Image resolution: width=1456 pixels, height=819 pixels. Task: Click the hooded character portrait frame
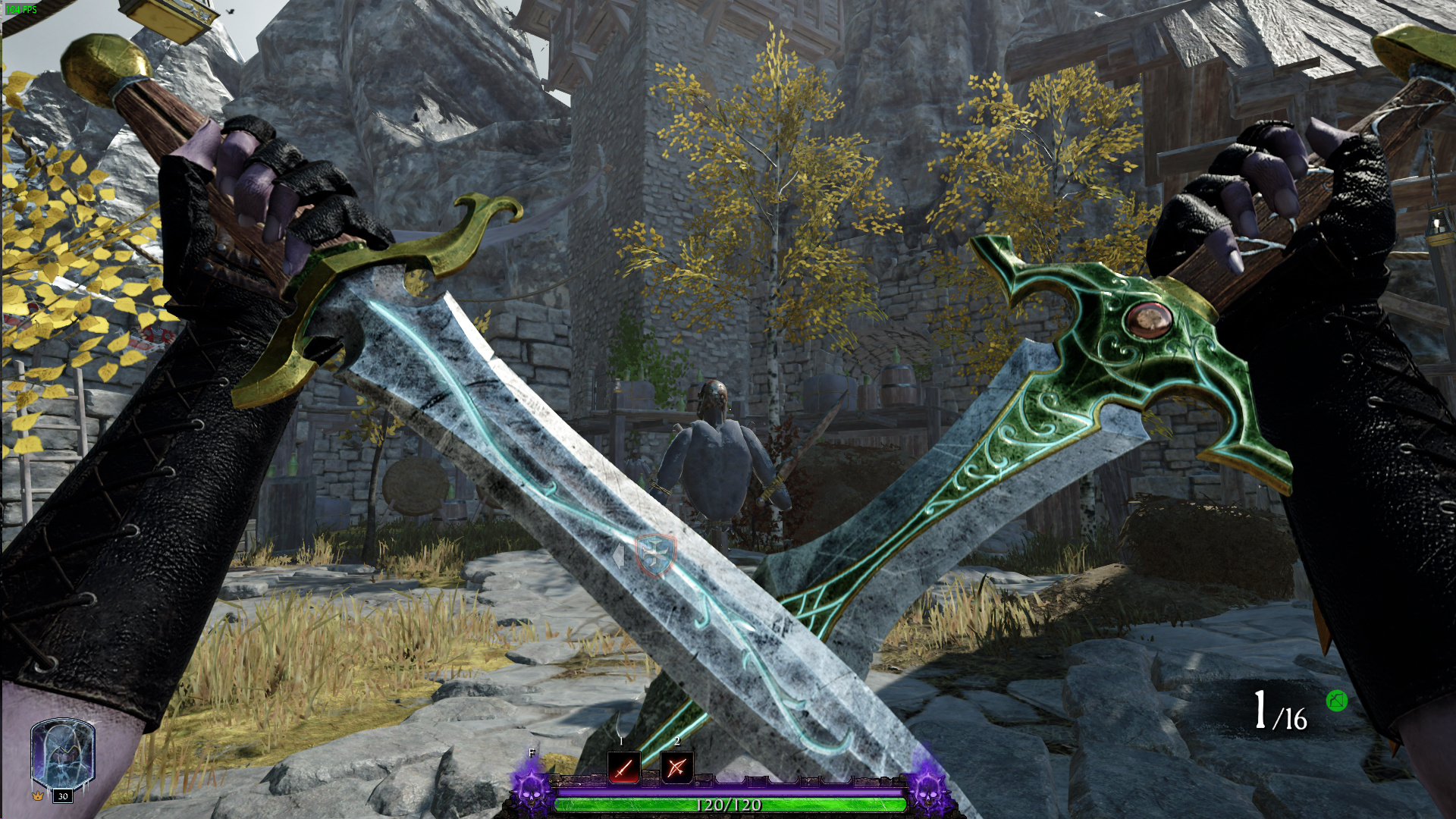point(62,754)
